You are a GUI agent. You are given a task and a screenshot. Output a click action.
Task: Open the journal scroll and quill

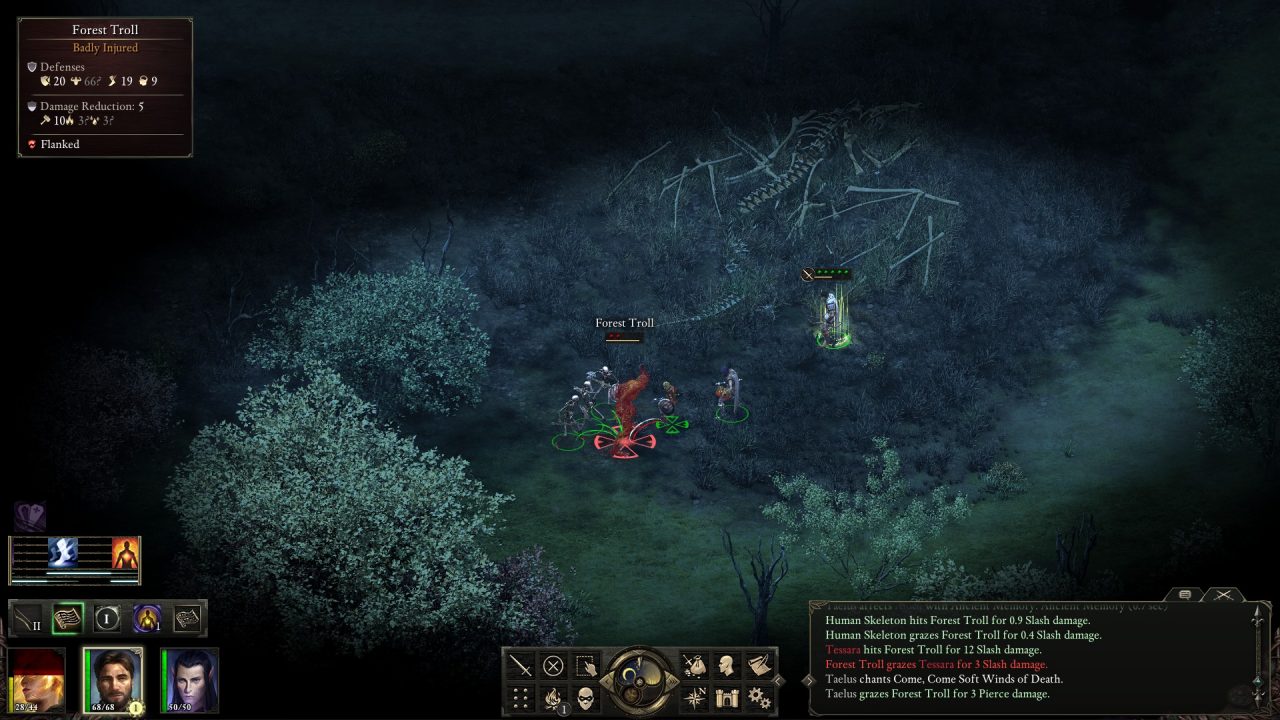pyautogui.click(x=759, y=666)
